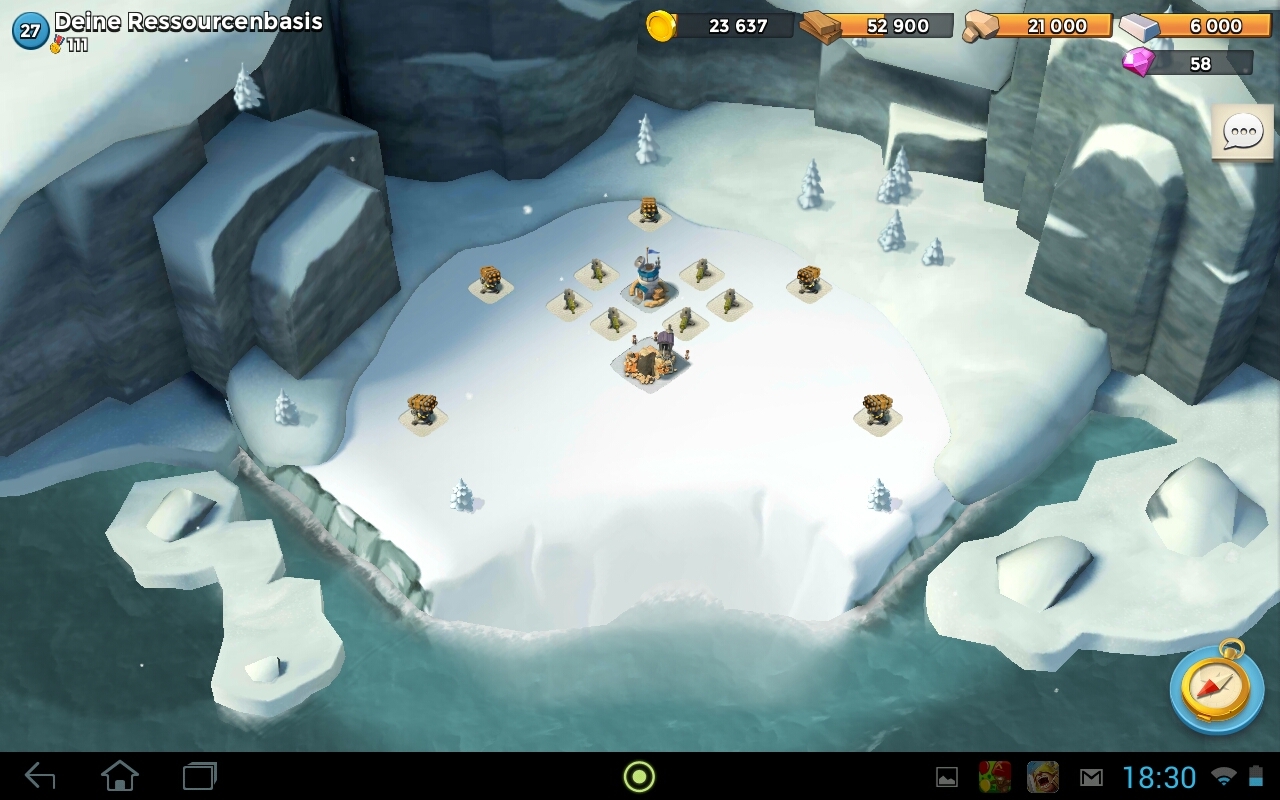Open the world map with the compass

[x=1216, y=690]
